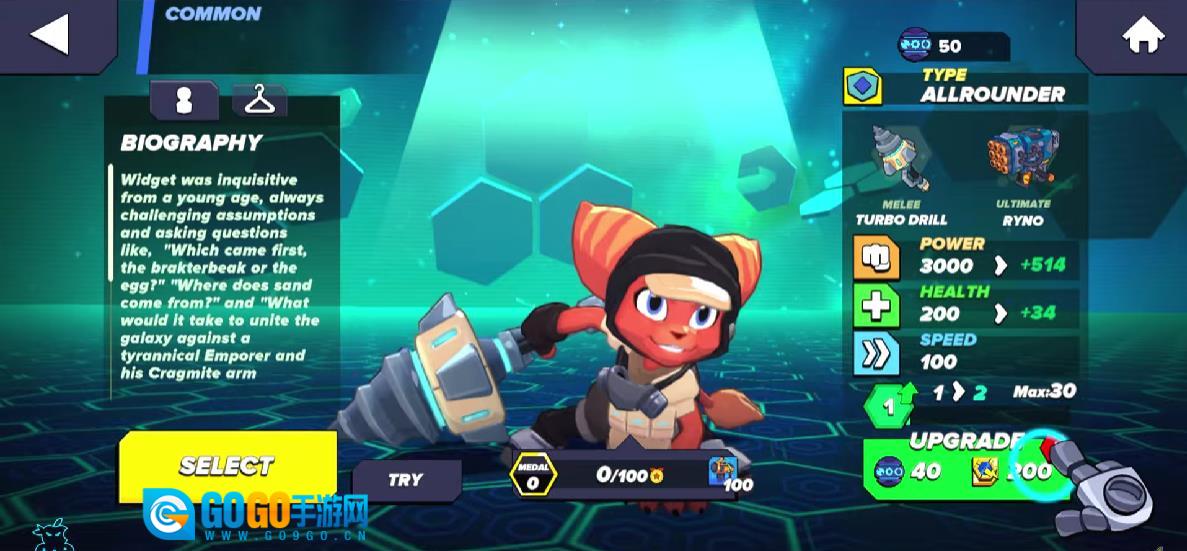Upgrade the character for 40 bolts
The height and width of the screenshot is (551, 1187).
(x=958, y=468)
